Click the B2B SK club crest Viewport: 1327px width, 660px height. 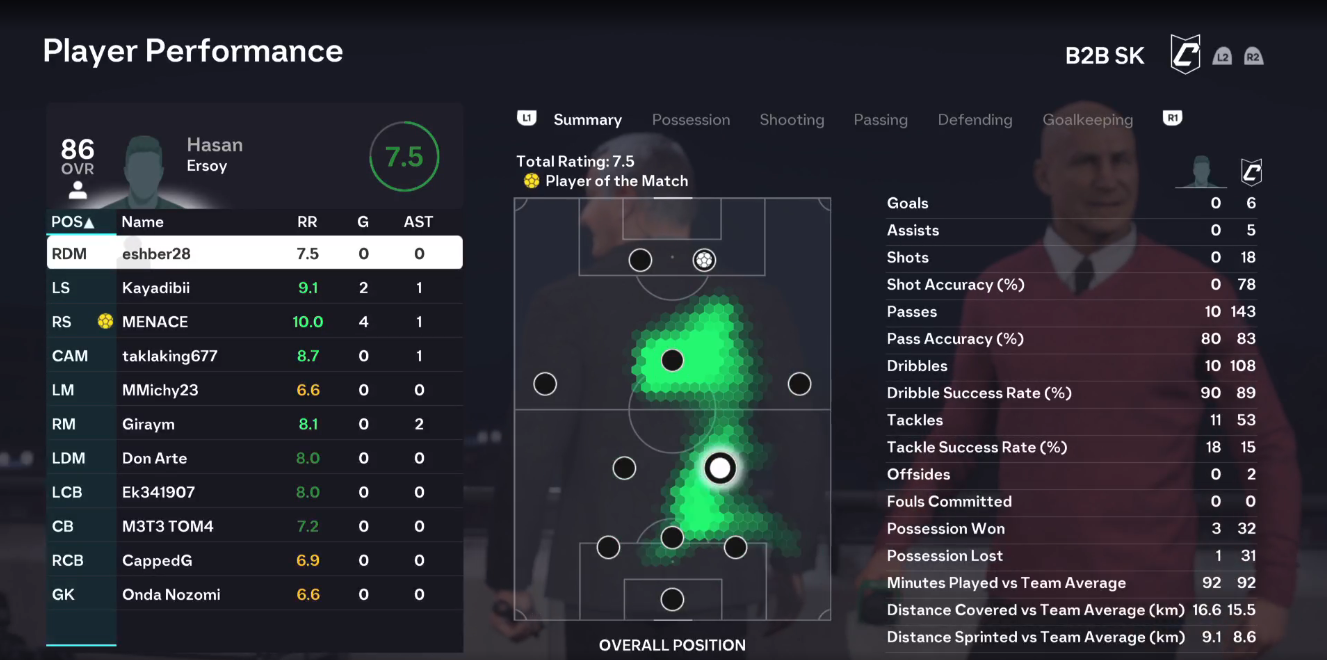(1185, 55)
